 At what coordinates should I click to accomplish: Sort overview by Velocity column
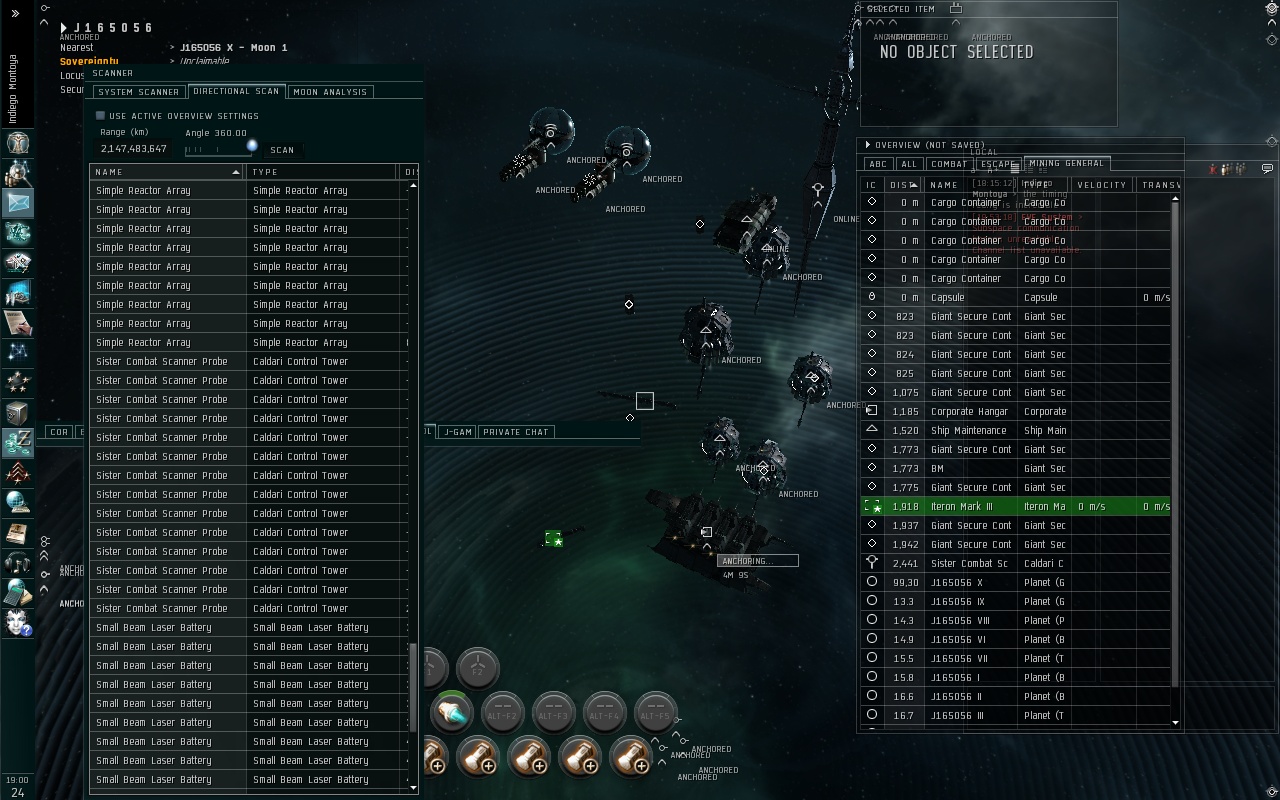tap(1102, 185)
